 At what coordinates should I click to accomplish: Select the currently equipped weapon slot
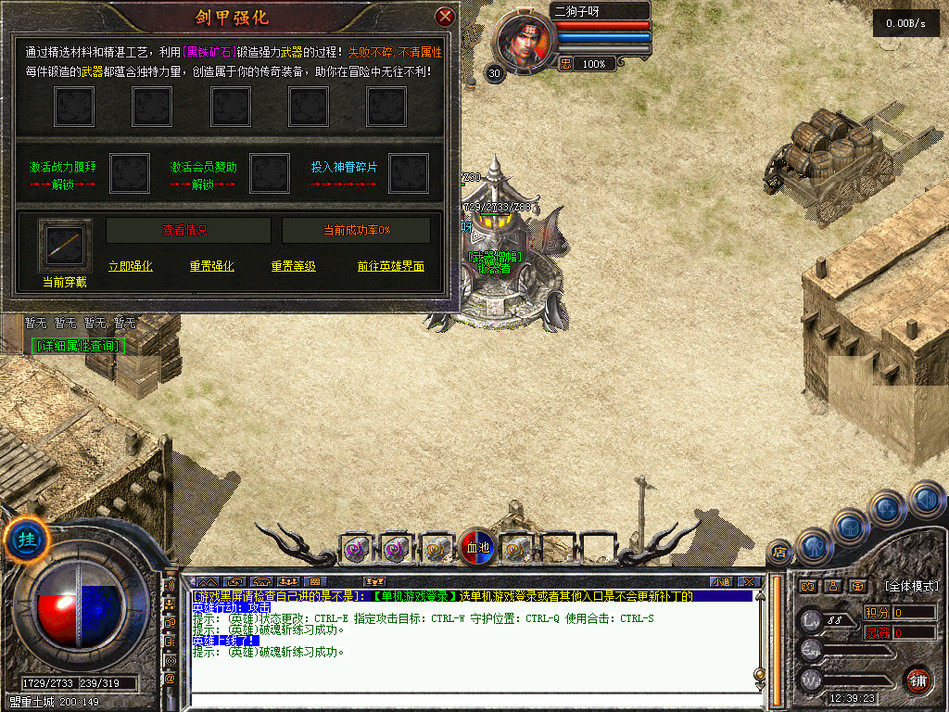65,245
